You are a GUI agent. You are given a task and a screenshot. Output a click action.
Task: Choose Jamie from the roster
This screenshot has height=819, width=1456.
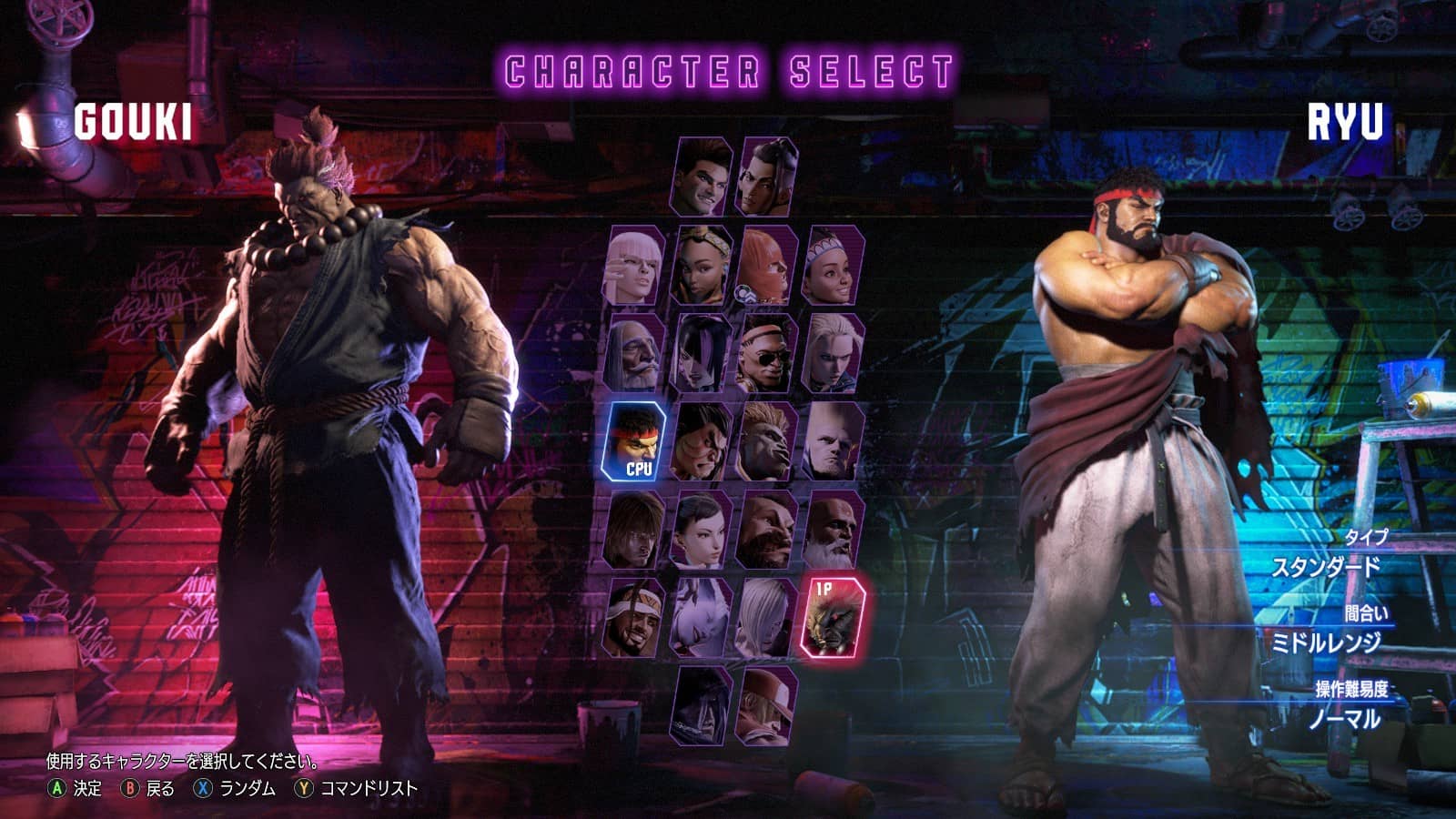coord(767,177)
